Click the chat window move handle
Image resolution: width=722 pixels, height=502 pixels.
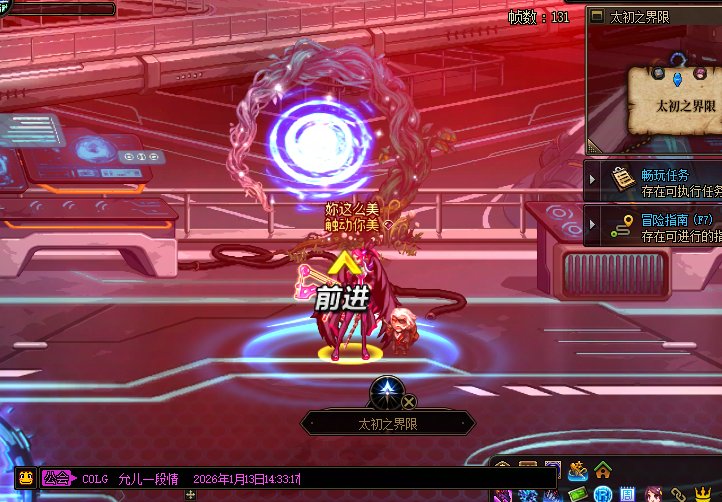[191, 494]
